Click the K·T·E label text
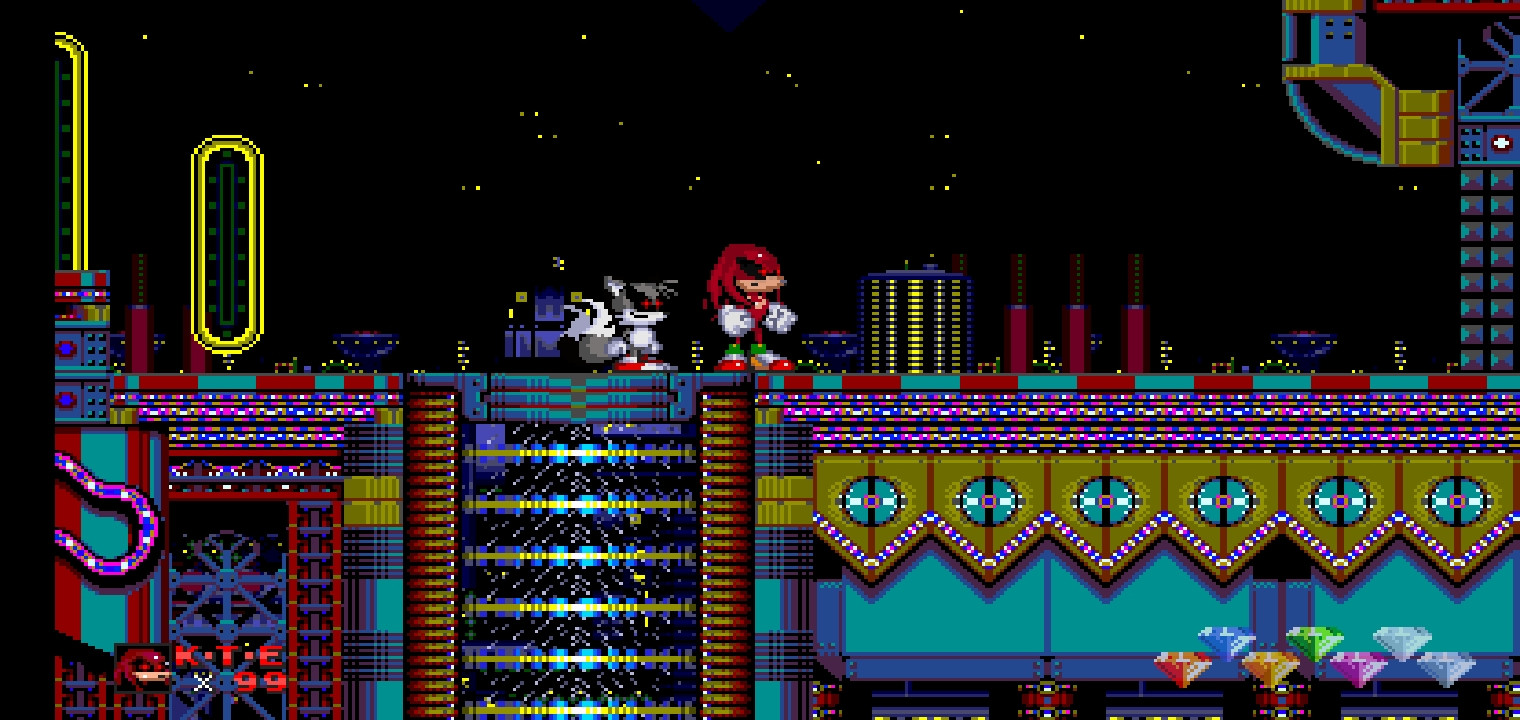This screenshot has height=720, width=1520. (228, 655)
